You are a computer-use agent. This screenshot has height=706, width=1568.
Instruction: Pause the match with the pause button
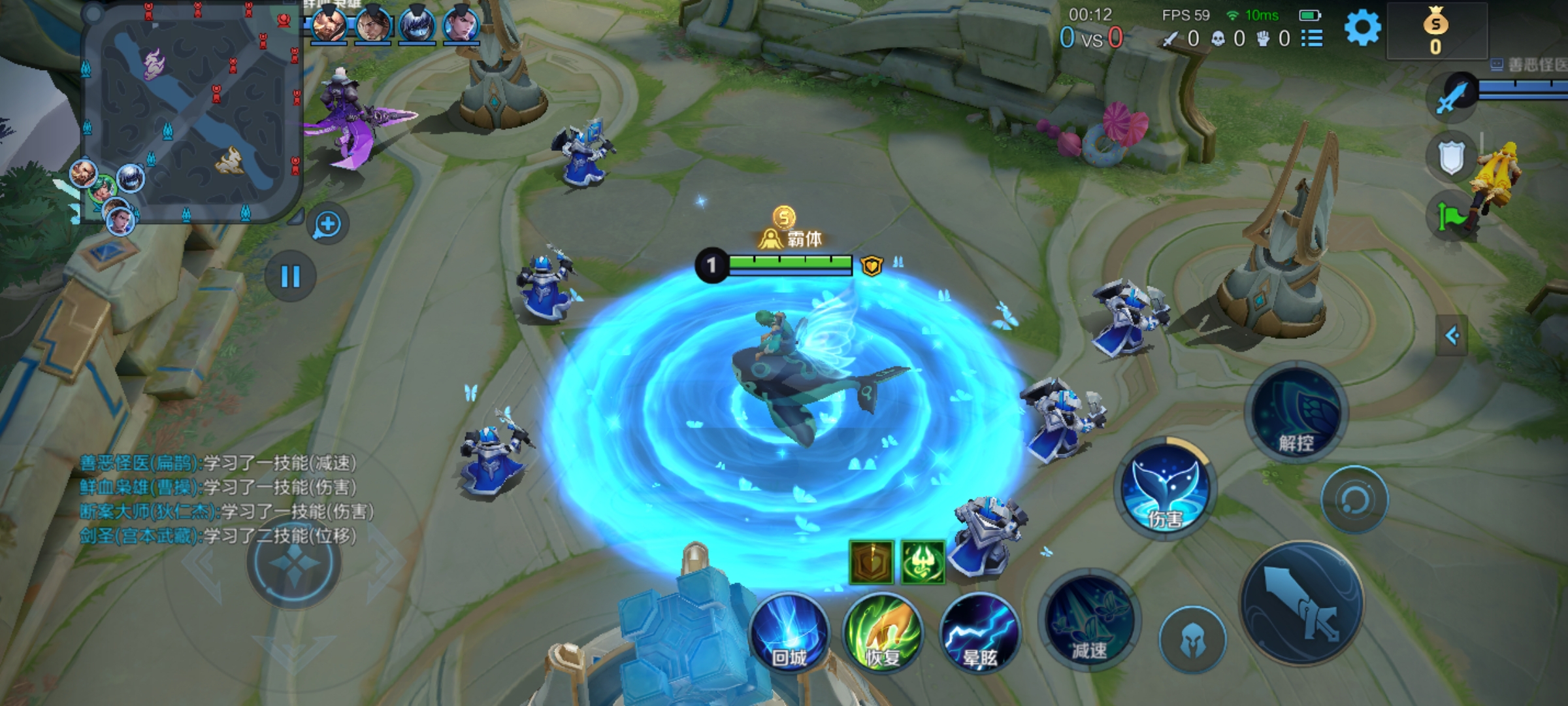coord(290,277)
